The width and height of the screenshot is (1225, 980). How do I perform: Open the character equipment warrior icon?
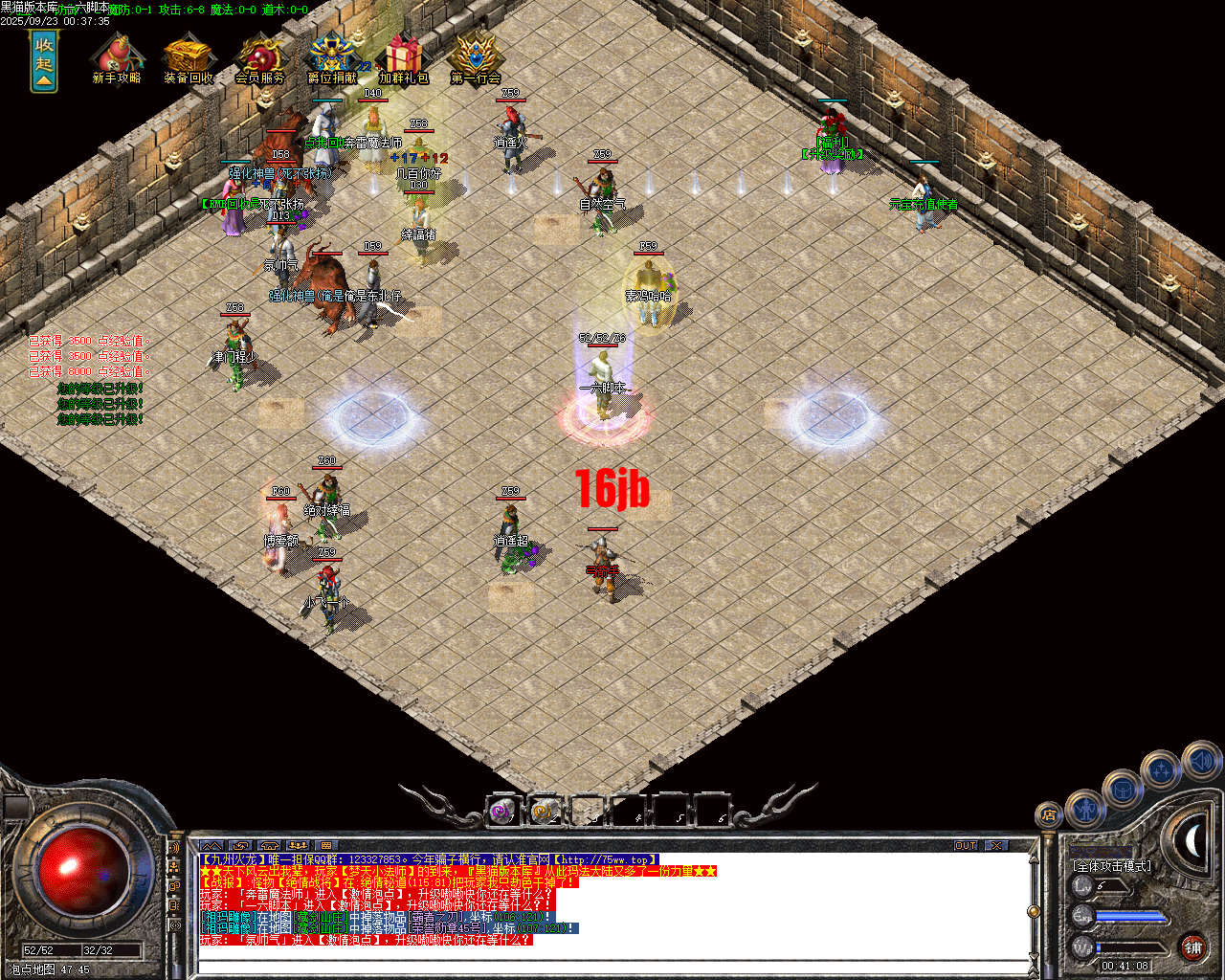[x=1085, y=810]
